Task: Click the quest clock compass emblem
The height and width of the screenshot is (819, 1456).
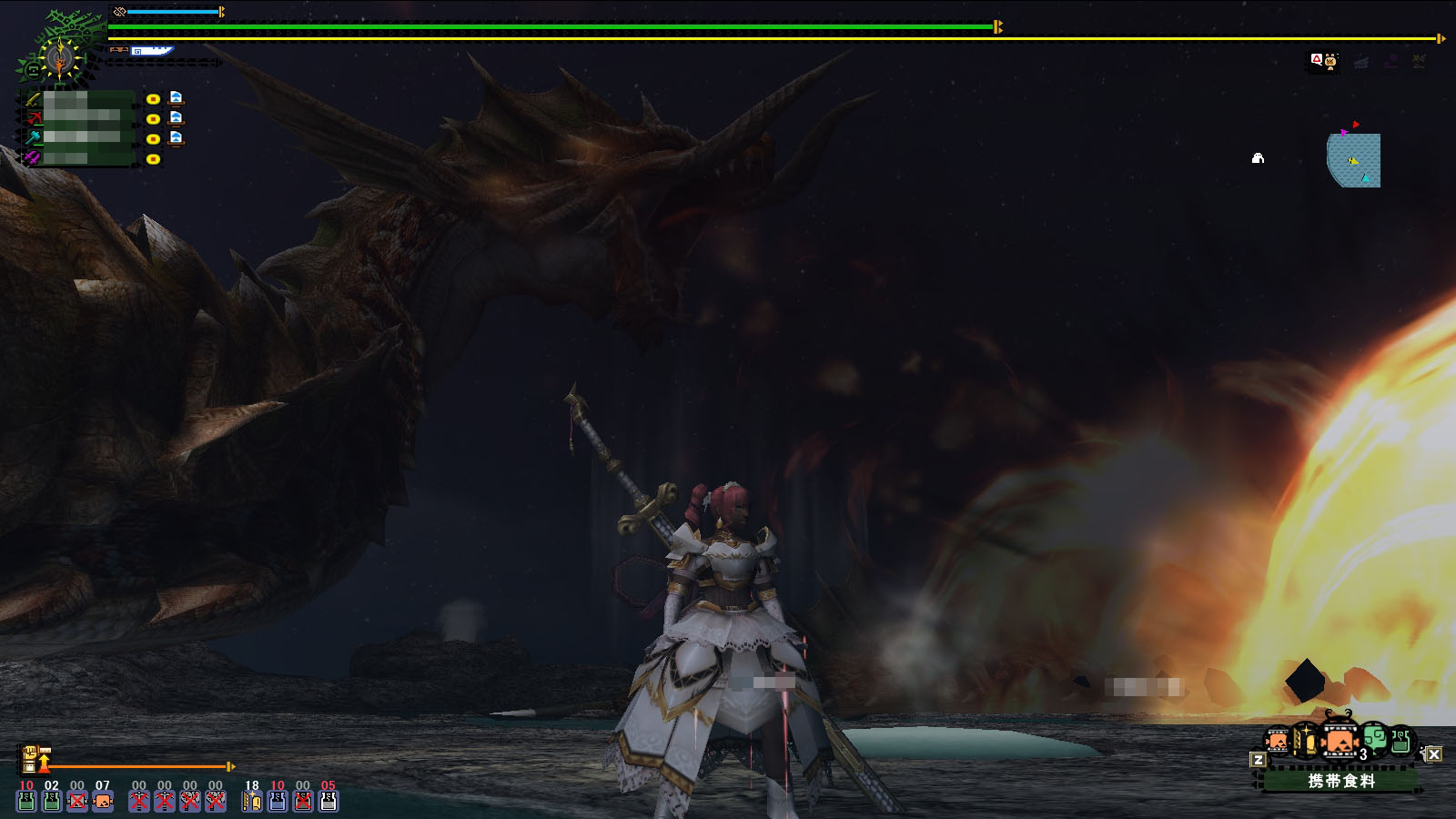Action: [60, 60]
